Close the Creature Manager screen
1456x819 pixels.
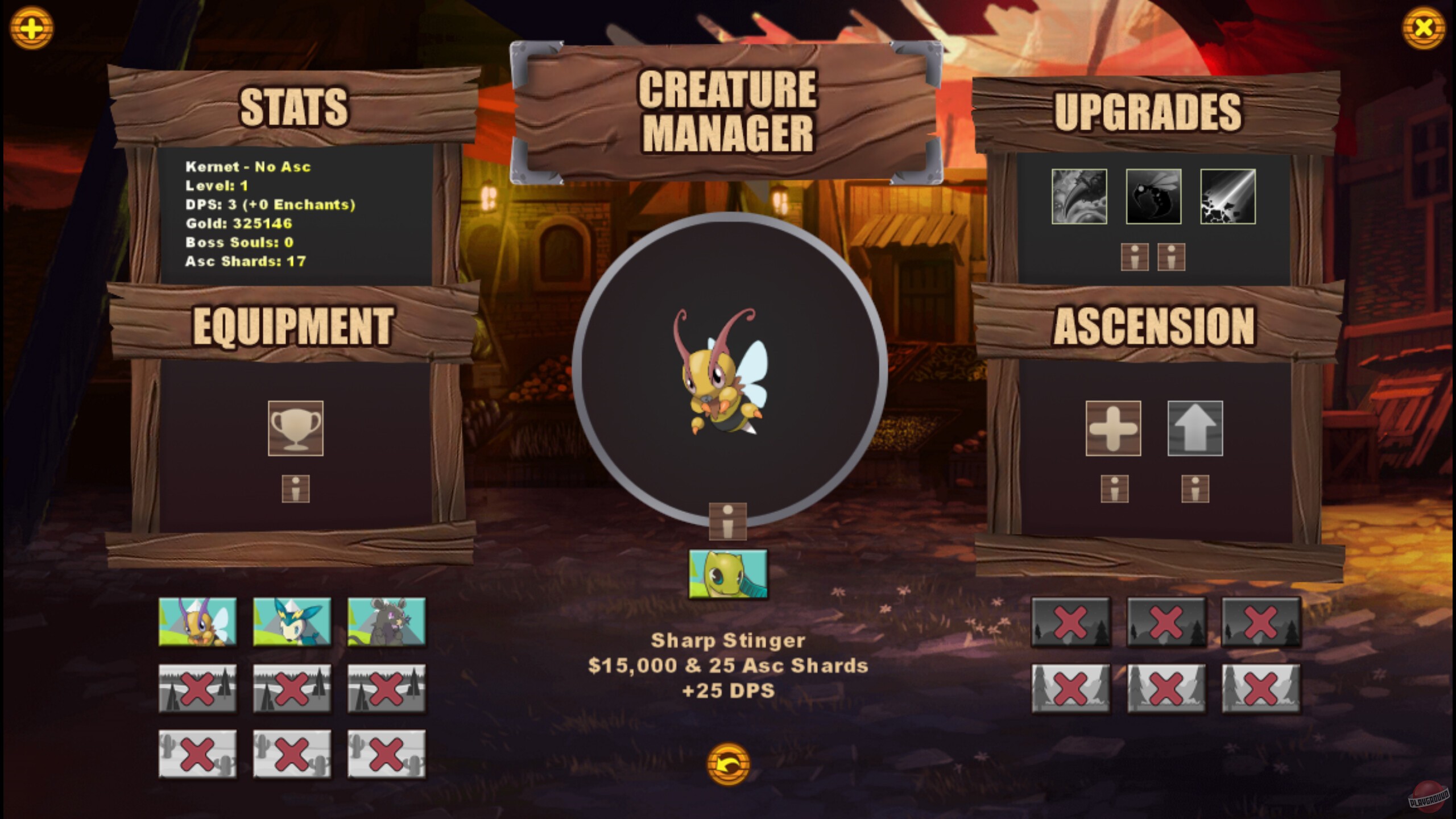tap(1424, 27)
